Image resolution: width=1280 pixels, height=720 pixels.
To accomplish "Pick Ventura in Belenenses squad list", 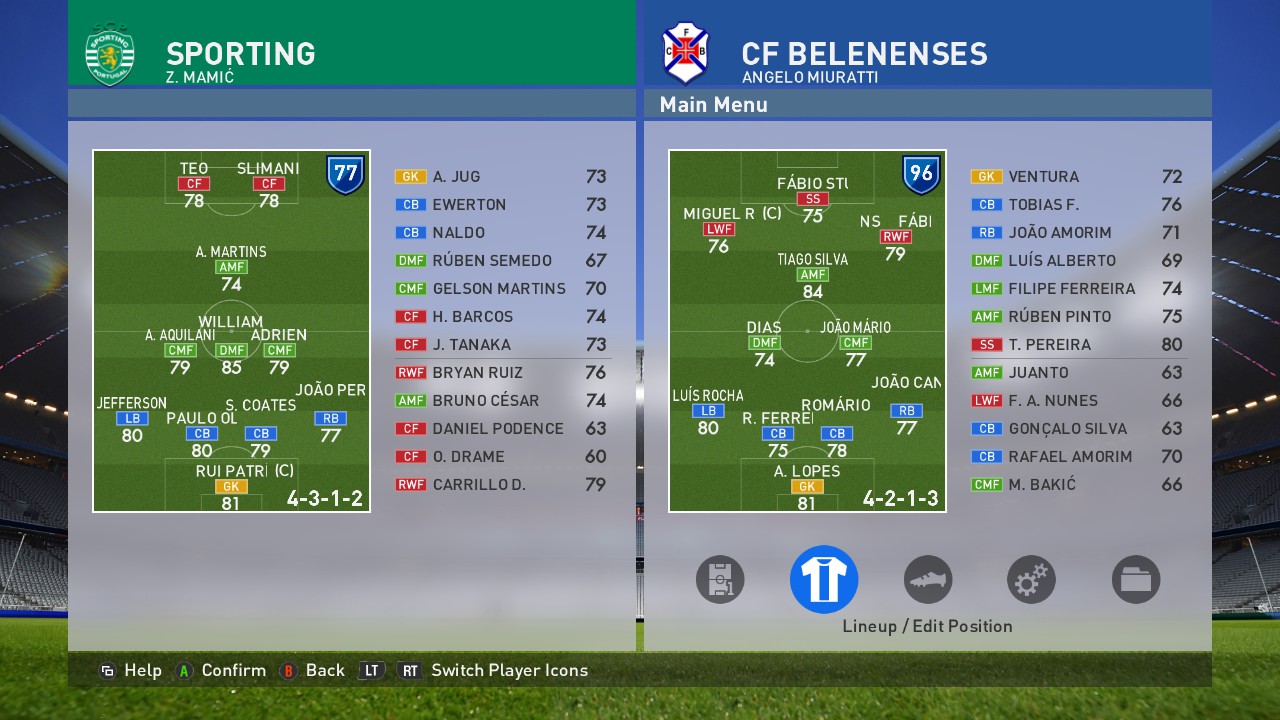I will 1076,177.
